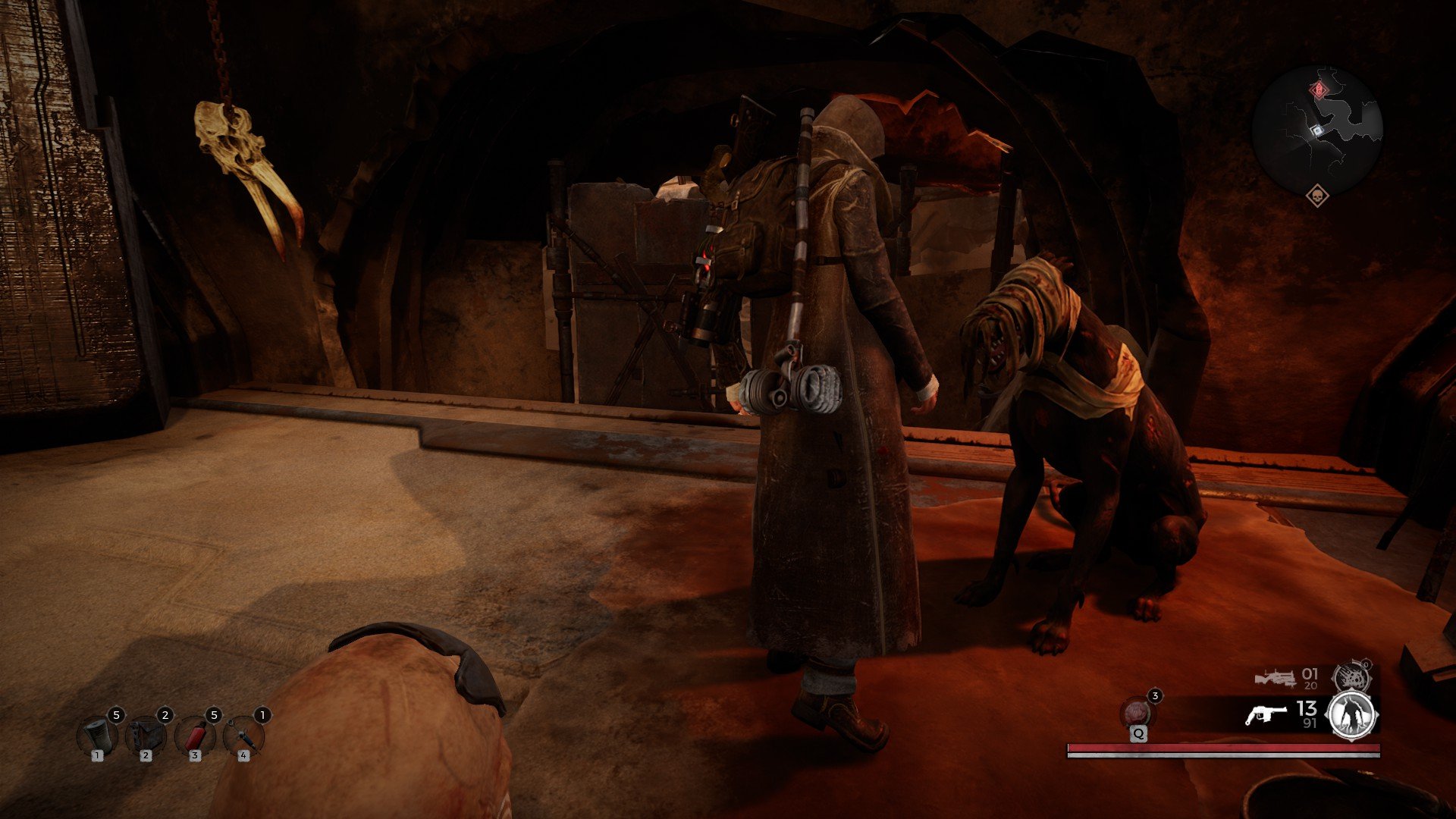Click the quantity badge 1 on quick slot 4
This screenshot has width=1456, height=819.
pyautogui.click(x=263, y=715)
